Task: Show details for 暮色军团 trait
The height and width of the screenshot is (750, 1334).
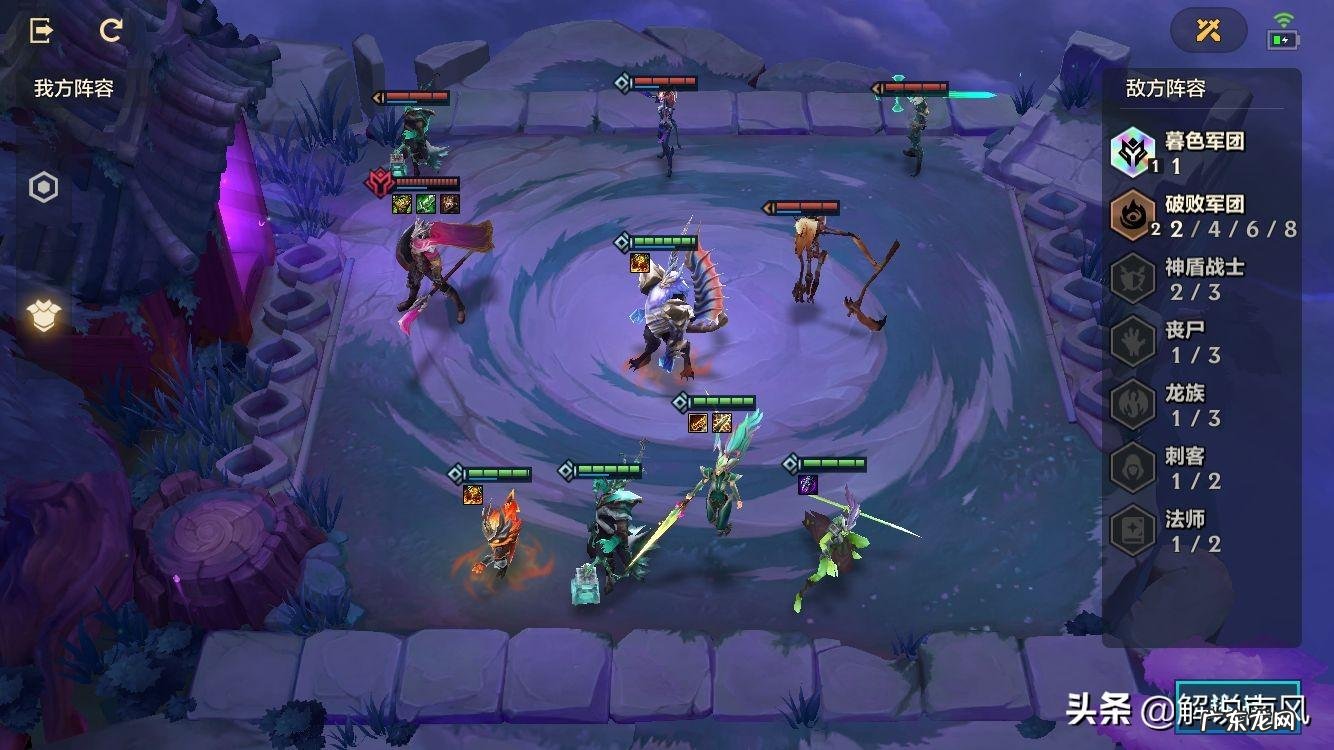Action: (x=1200, y=153)
